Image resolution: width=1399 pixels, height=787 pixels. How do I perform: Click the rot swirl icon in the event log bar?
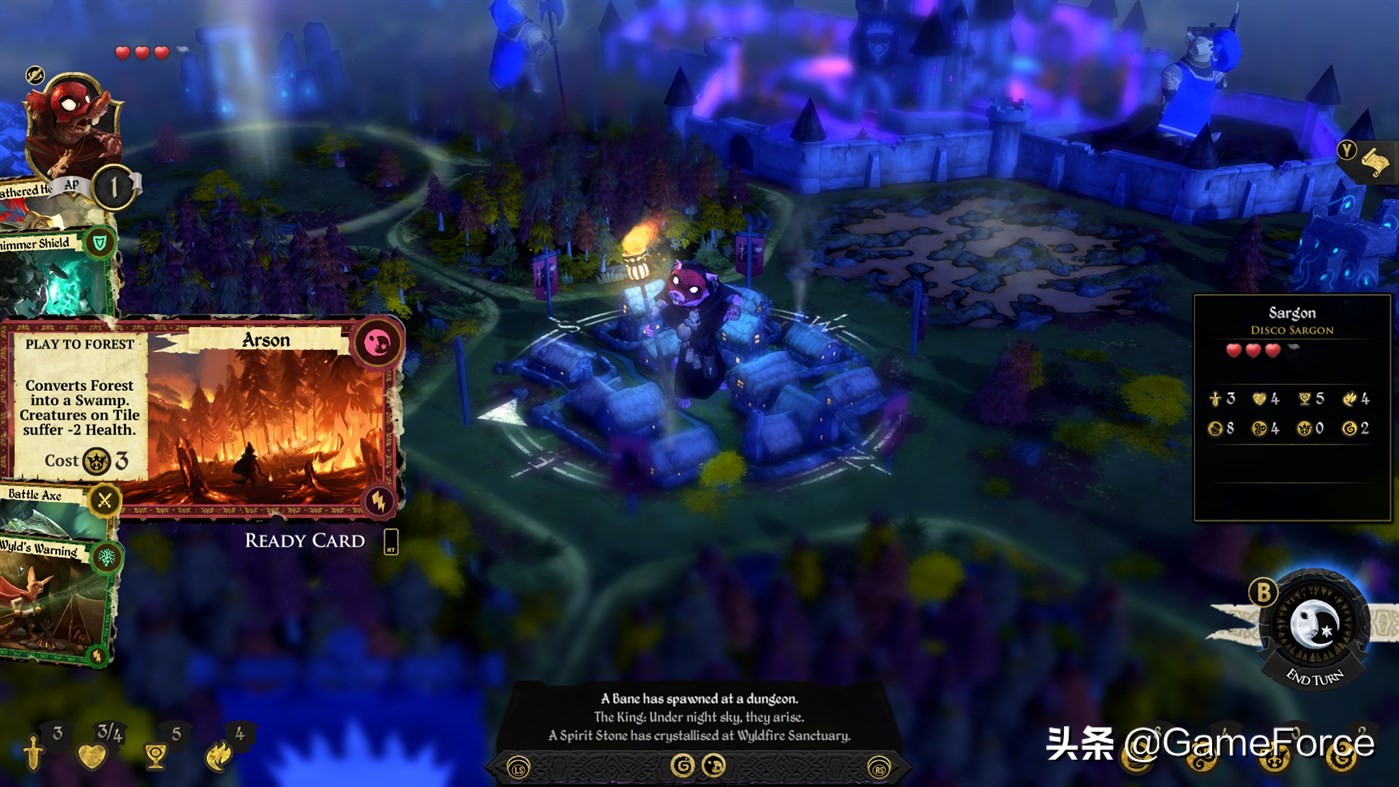tap(683, 766)
